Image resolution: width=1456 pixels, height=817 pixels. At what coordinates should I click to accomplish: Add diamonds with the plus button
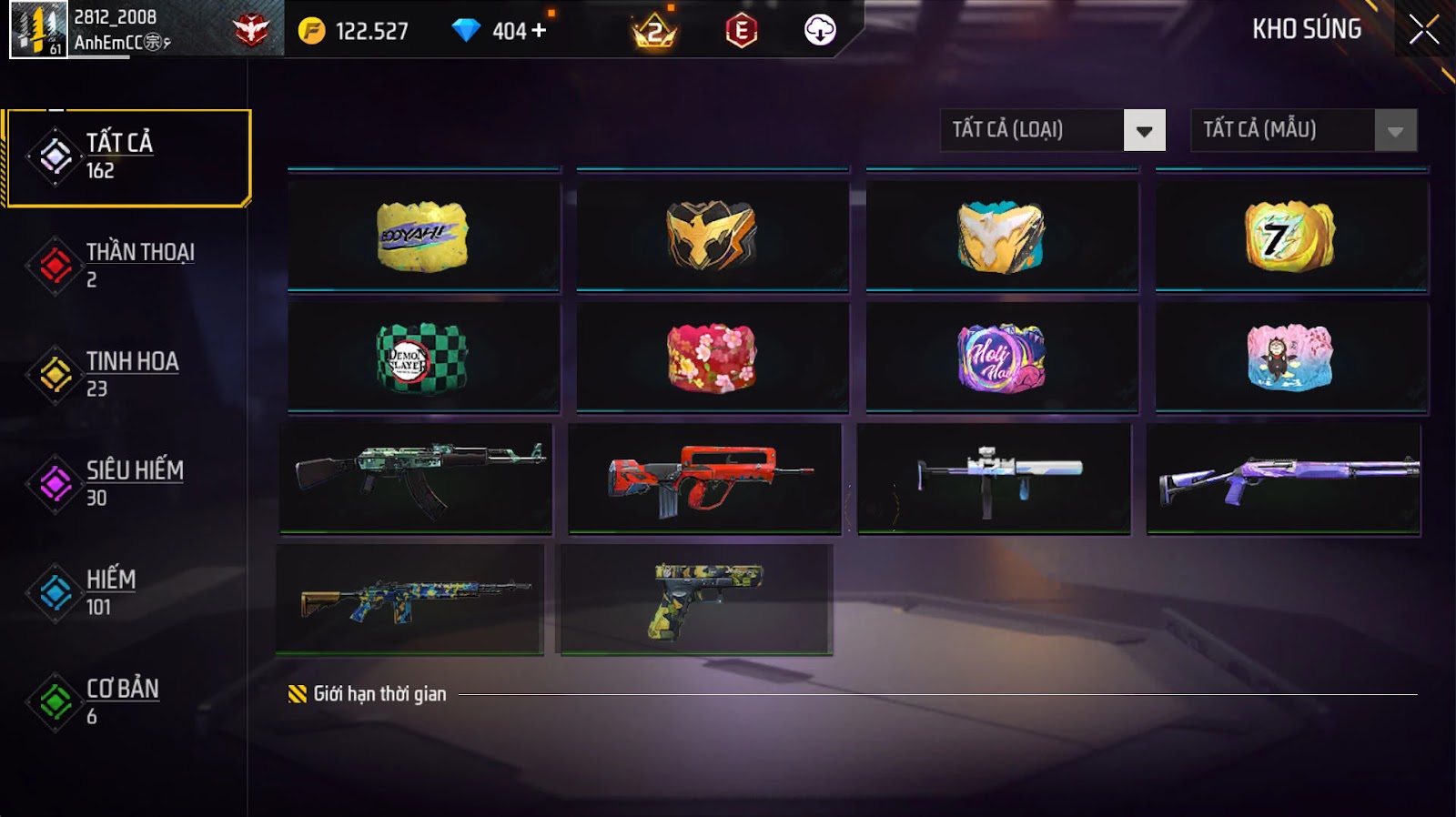tap(539, 31)
